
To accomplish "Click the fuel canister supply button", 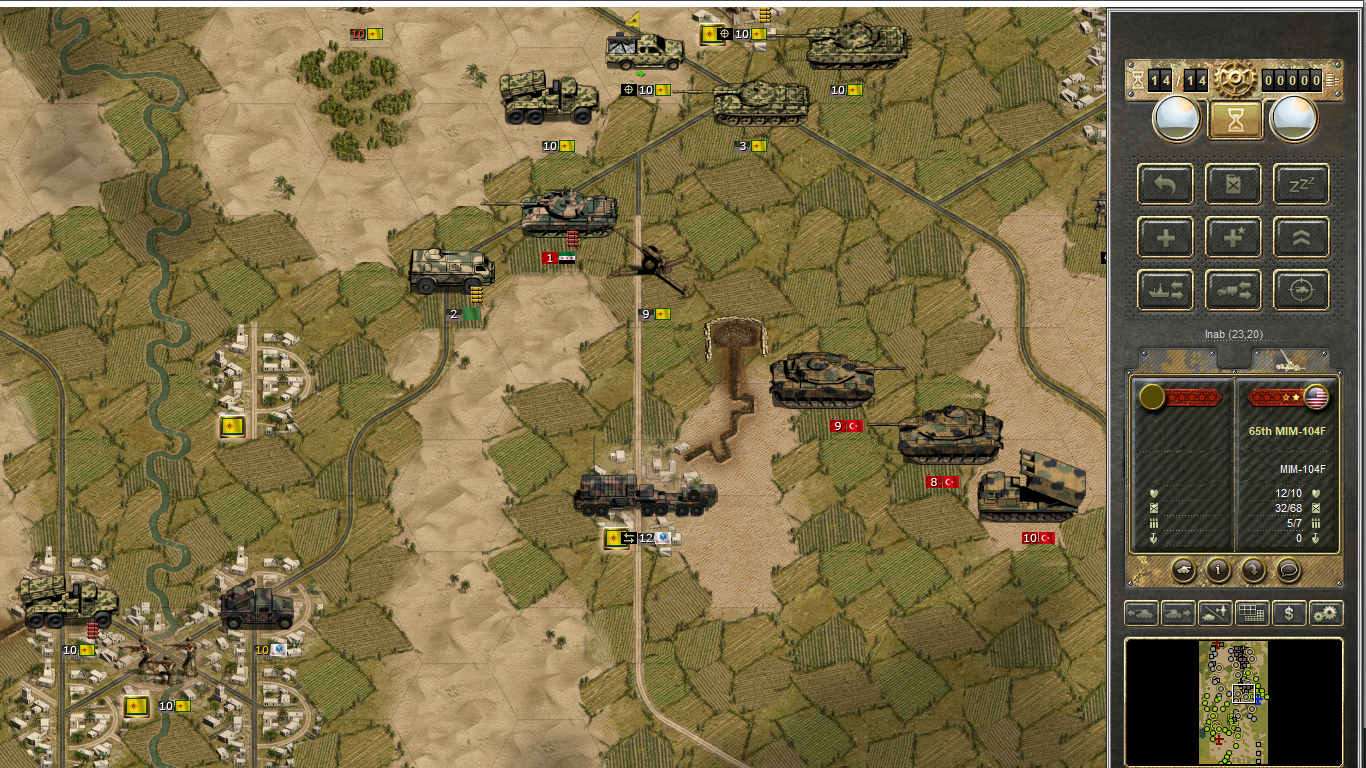I will pos(1233,184).
